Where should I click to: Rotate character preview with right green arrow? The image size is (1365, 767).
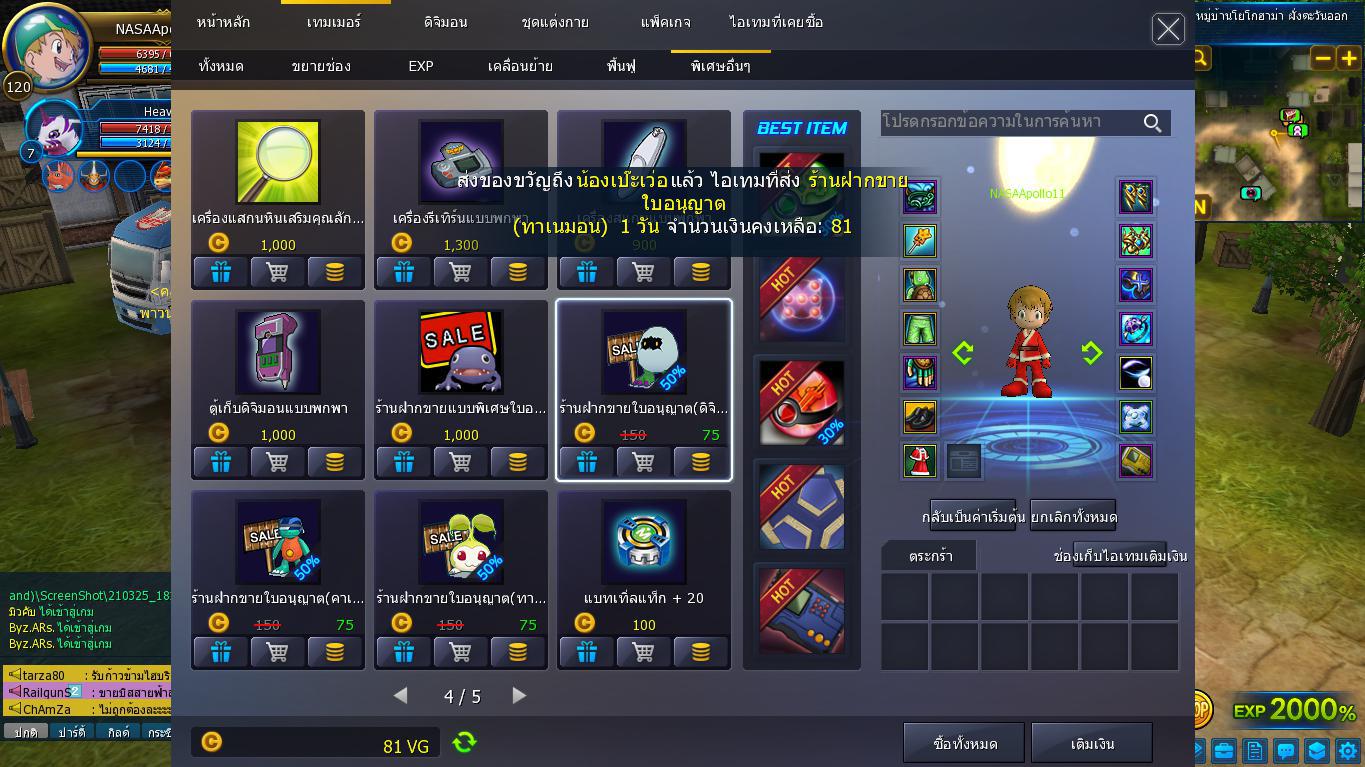point(1091,352)
